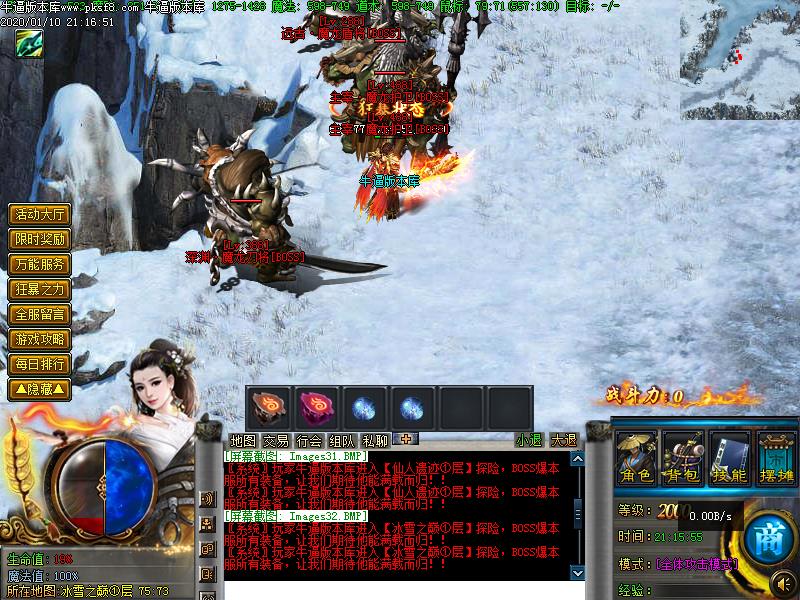This screenshot has height=600, width=800.
Task: Click the 小退 quick logout button
Action: [x=529, y=440]
